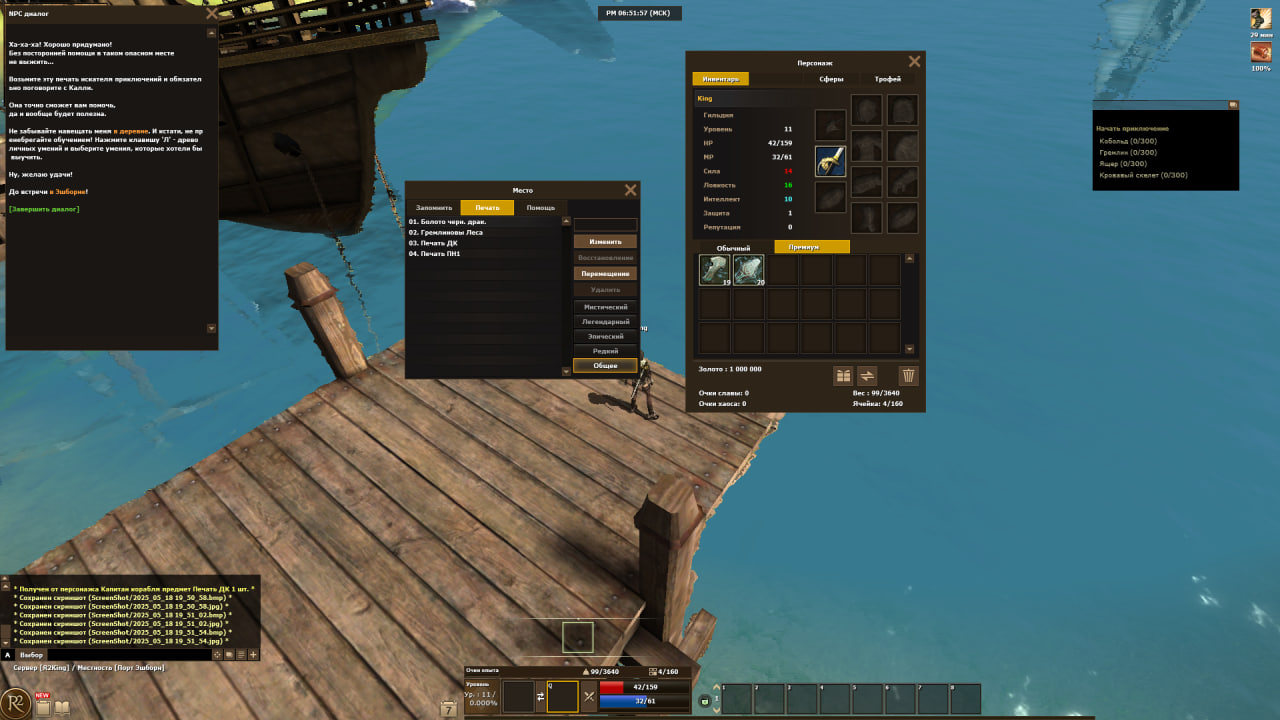Open the Помощь tab
This screenshot has width=1280, height=720.
(x=540, y=208)
